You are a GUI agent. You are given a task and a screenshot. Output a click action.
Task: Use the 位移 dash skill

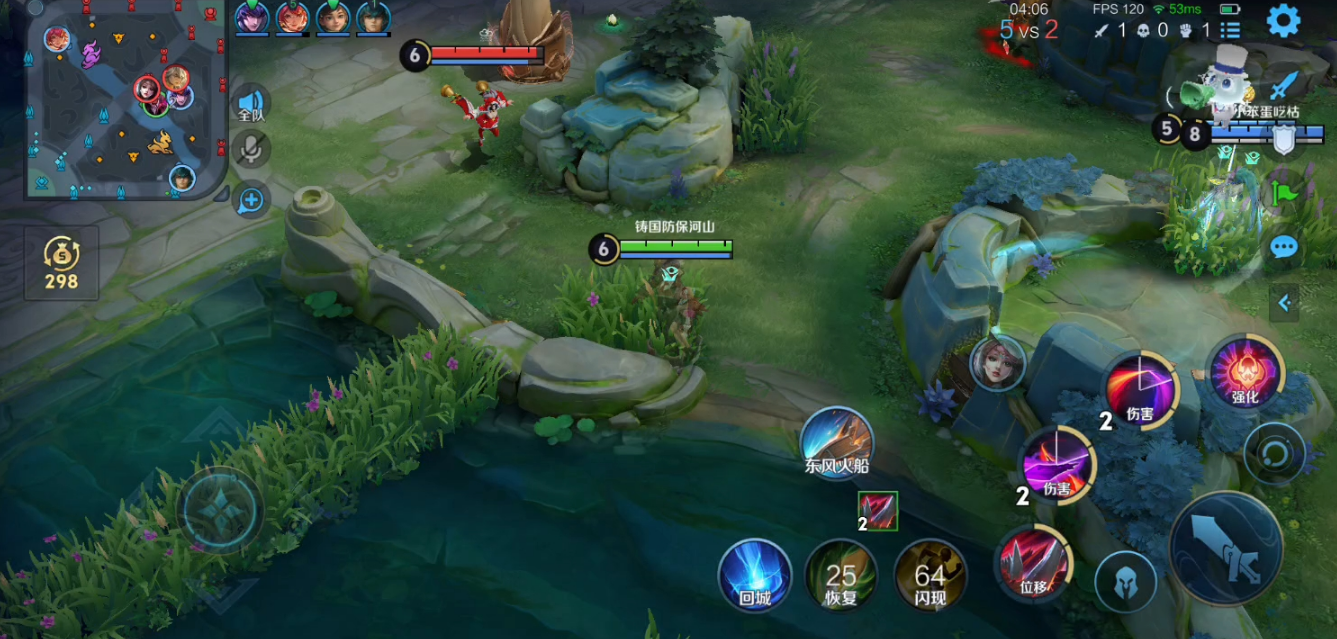pyautogui.click(x=1032, y=563)
